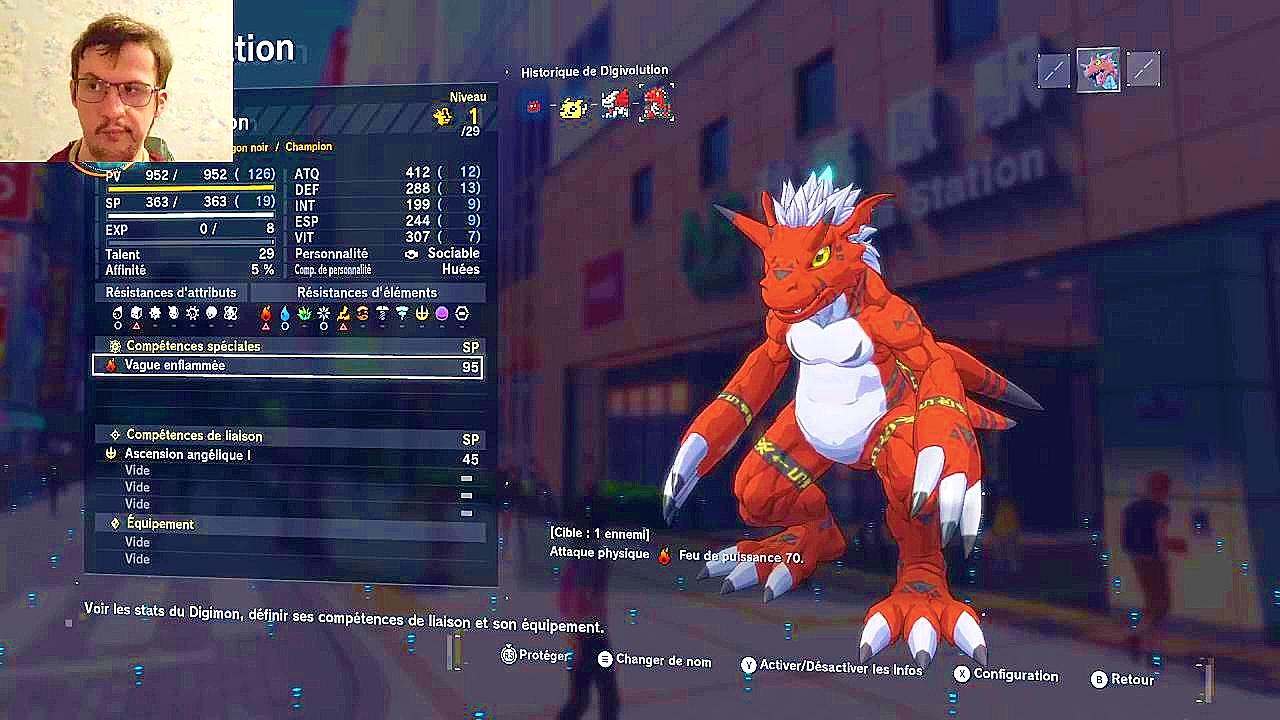The image size is (1280, 720).
Task: Select the water element resistance icon
Action: (285, 312)
